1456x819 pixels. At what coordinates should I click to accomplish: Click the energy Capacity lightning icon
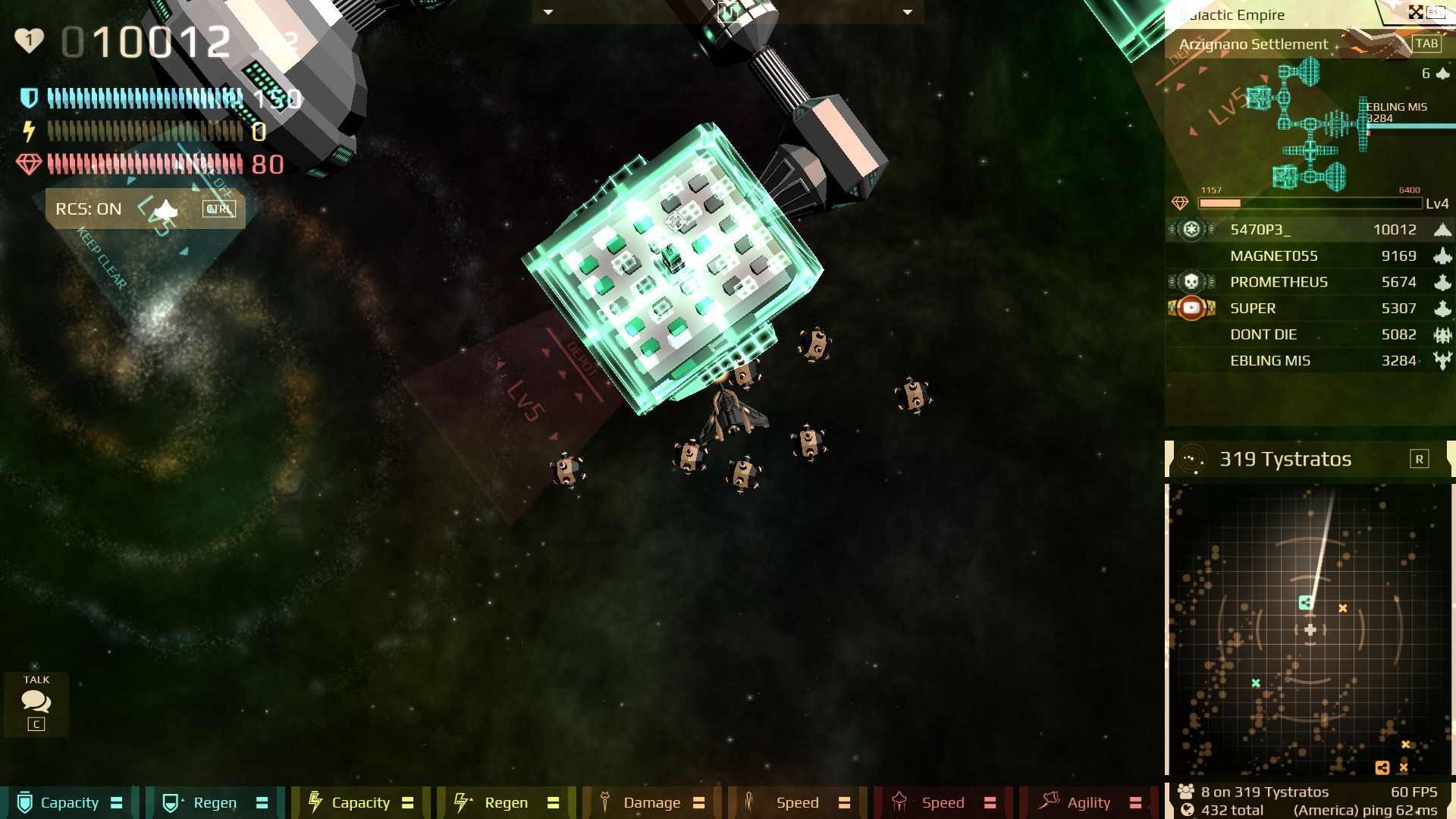coord(314,802)
